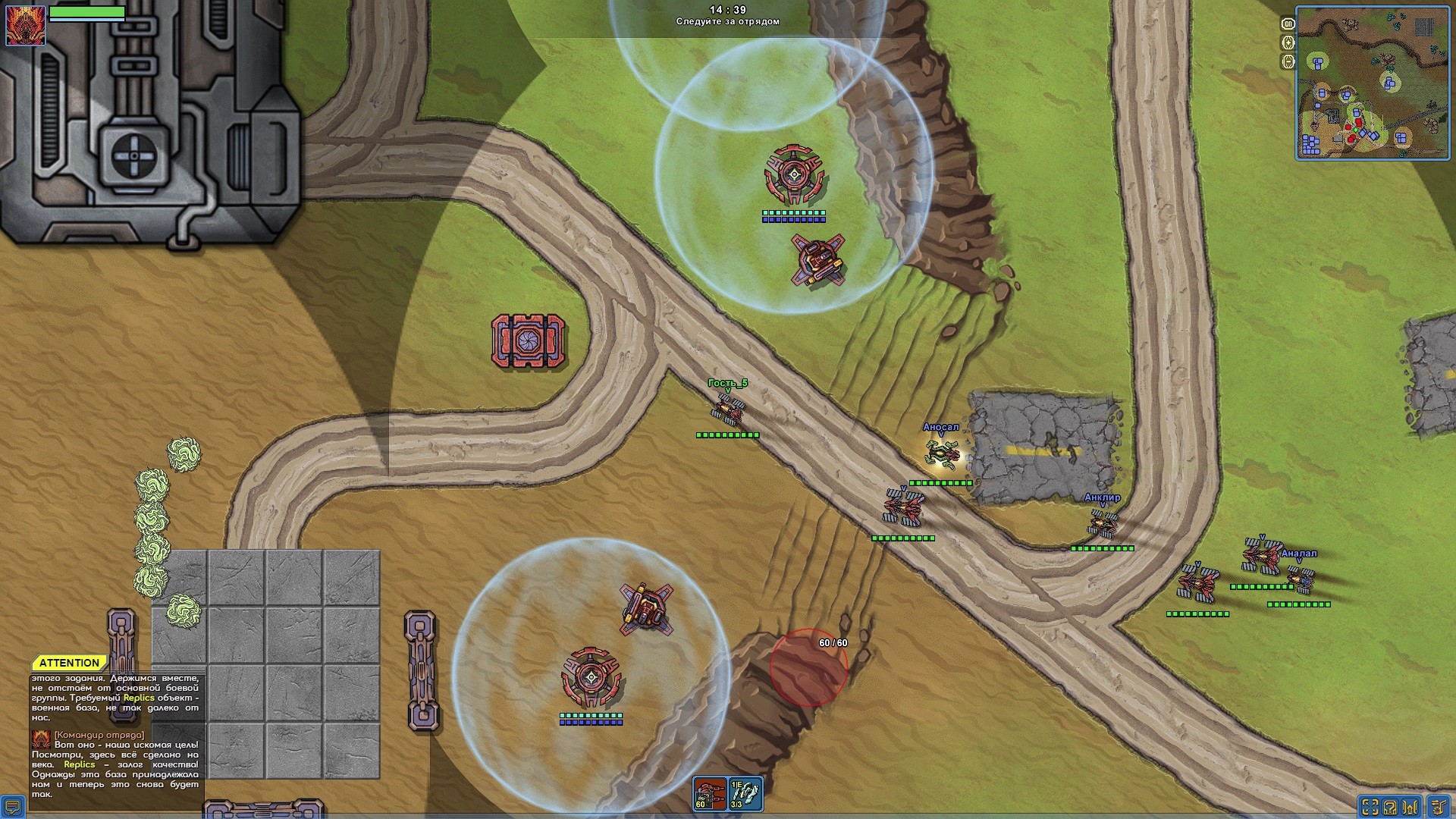Screen dimensions: 1456x819
Task: Open the chat speech bubble button
Action: [13, 807]
